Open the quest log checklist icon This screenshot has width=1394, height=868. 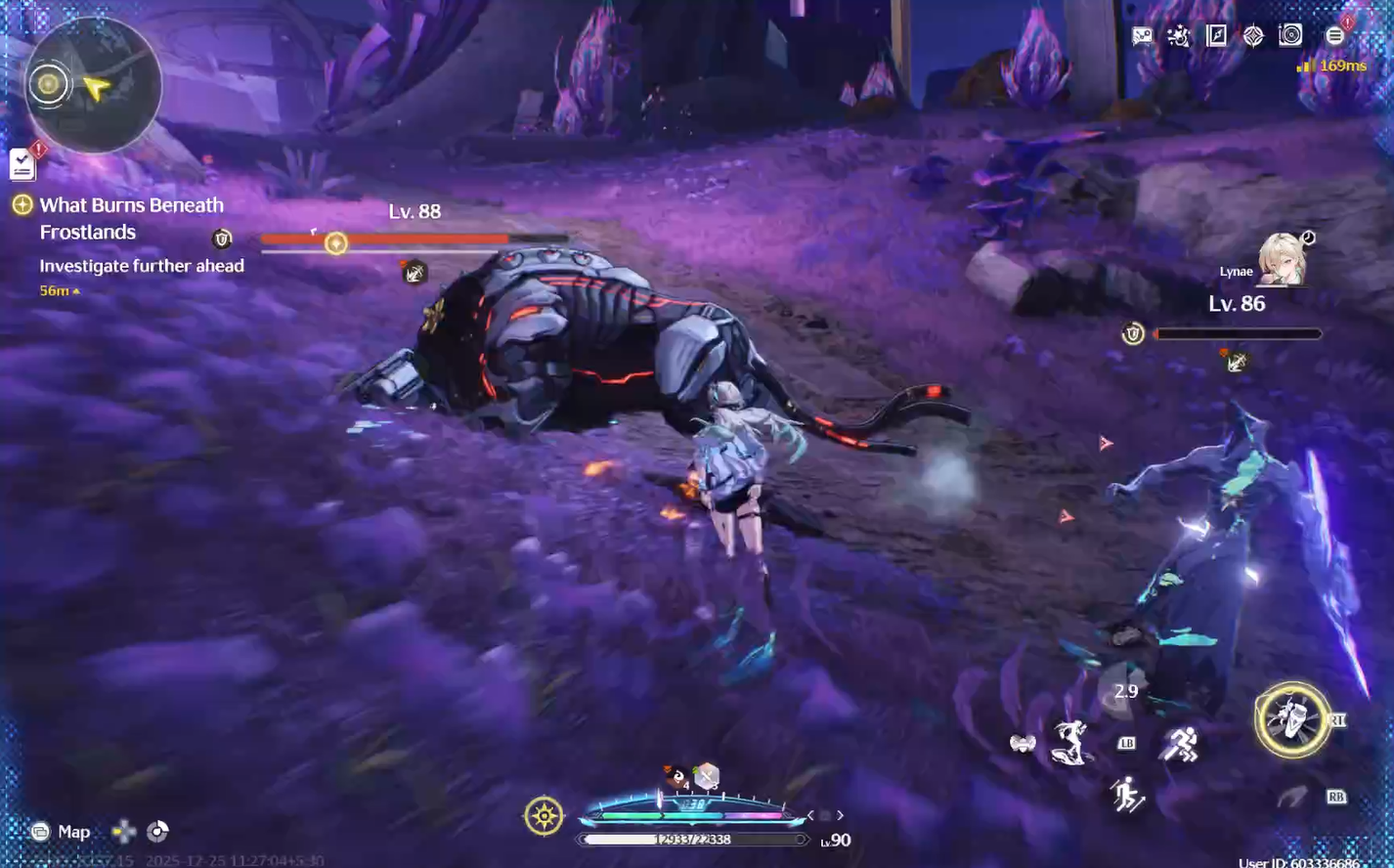(x=22, y=164)
